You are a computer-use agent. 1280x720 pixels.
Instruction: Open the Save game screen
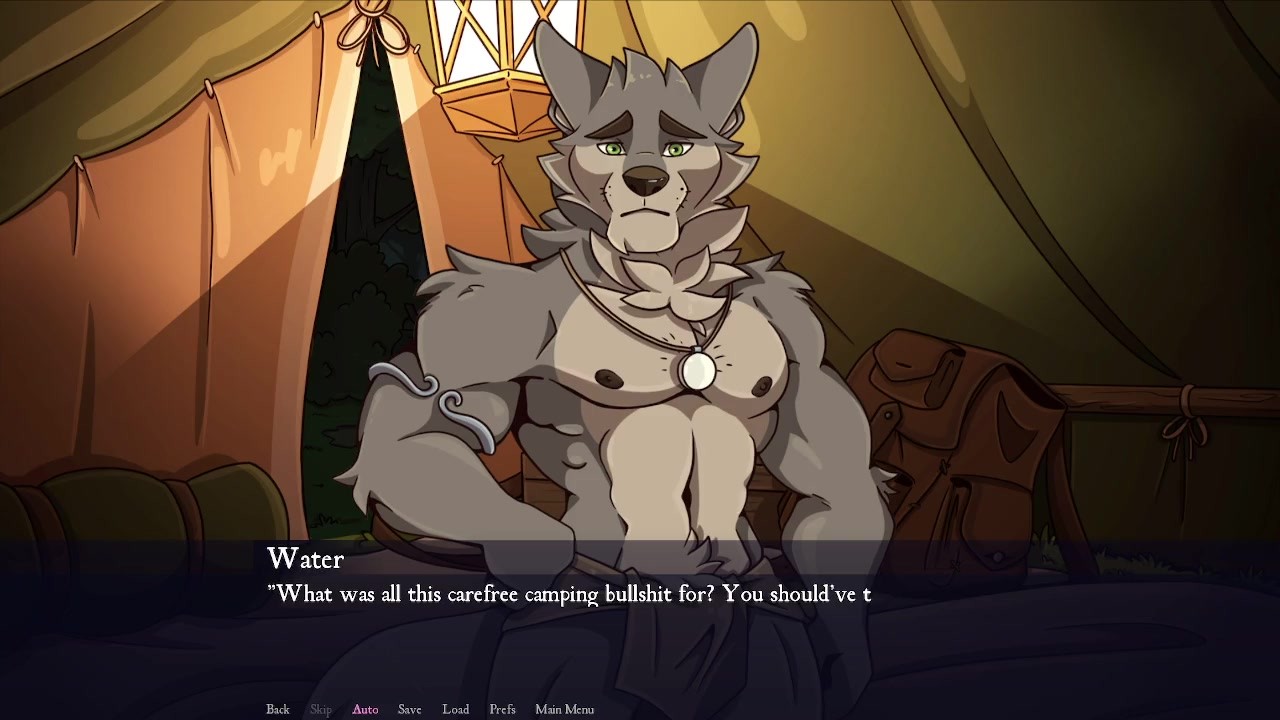click(x=409, y=709)
